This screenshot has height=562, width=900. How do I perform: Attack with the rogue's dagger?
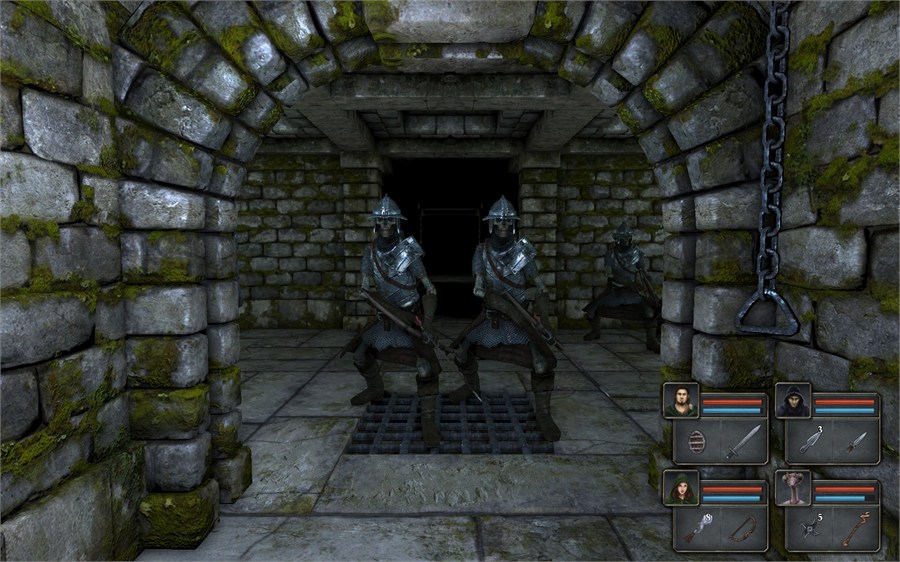point(855,441)
